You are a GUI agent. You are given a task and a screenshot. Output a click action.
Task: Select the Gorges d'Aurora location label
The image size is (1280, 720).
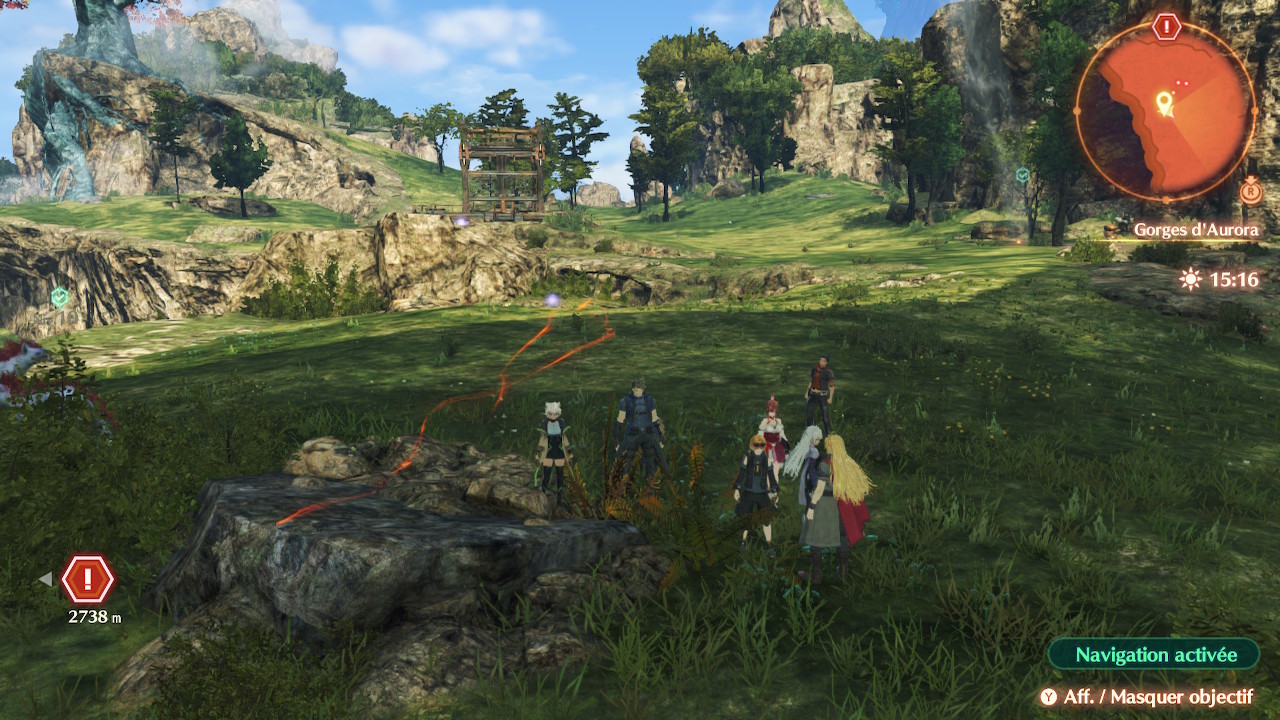(1195, 230)
